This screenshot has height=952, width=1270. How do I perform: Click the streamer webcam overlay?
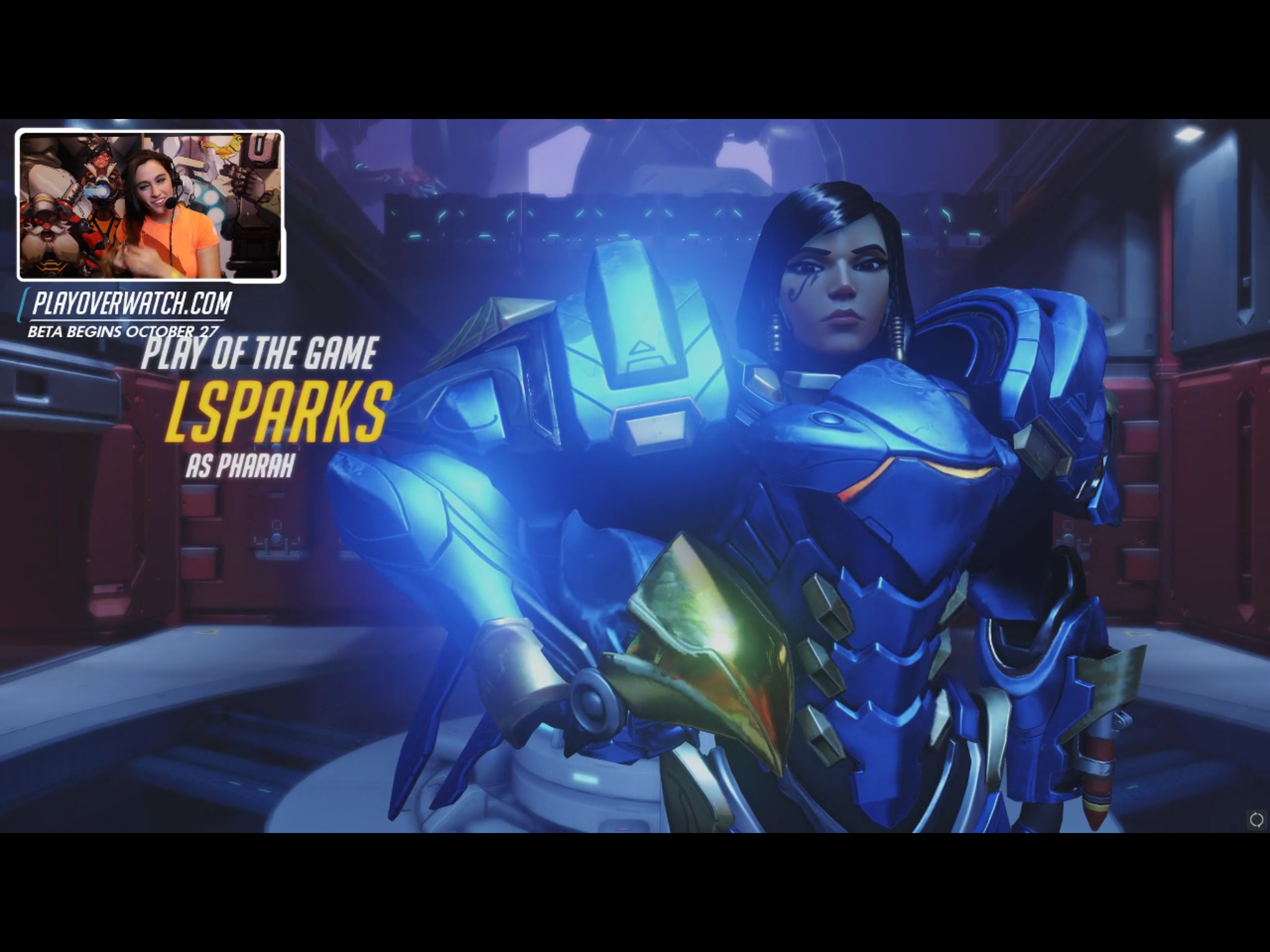click(x=151, y=206)
